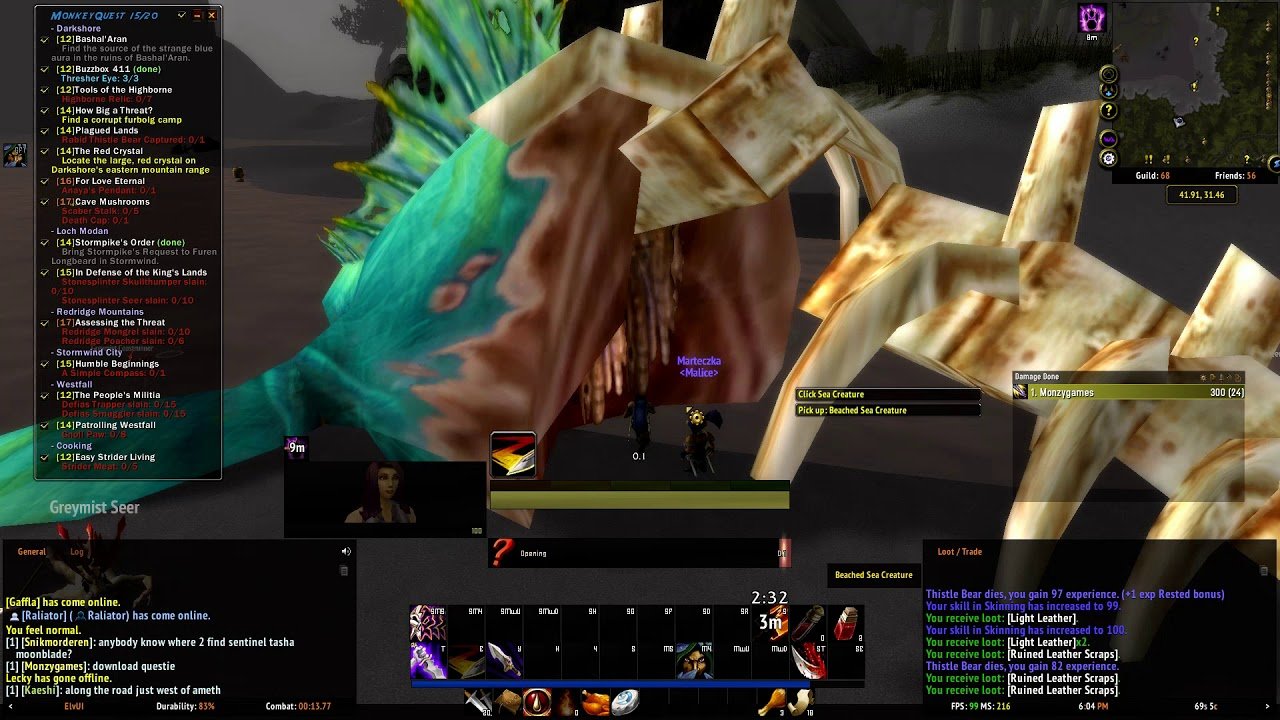The image size is (1280, 720).
Task: Open the Friends list counter
Action: pos(1235,176)
